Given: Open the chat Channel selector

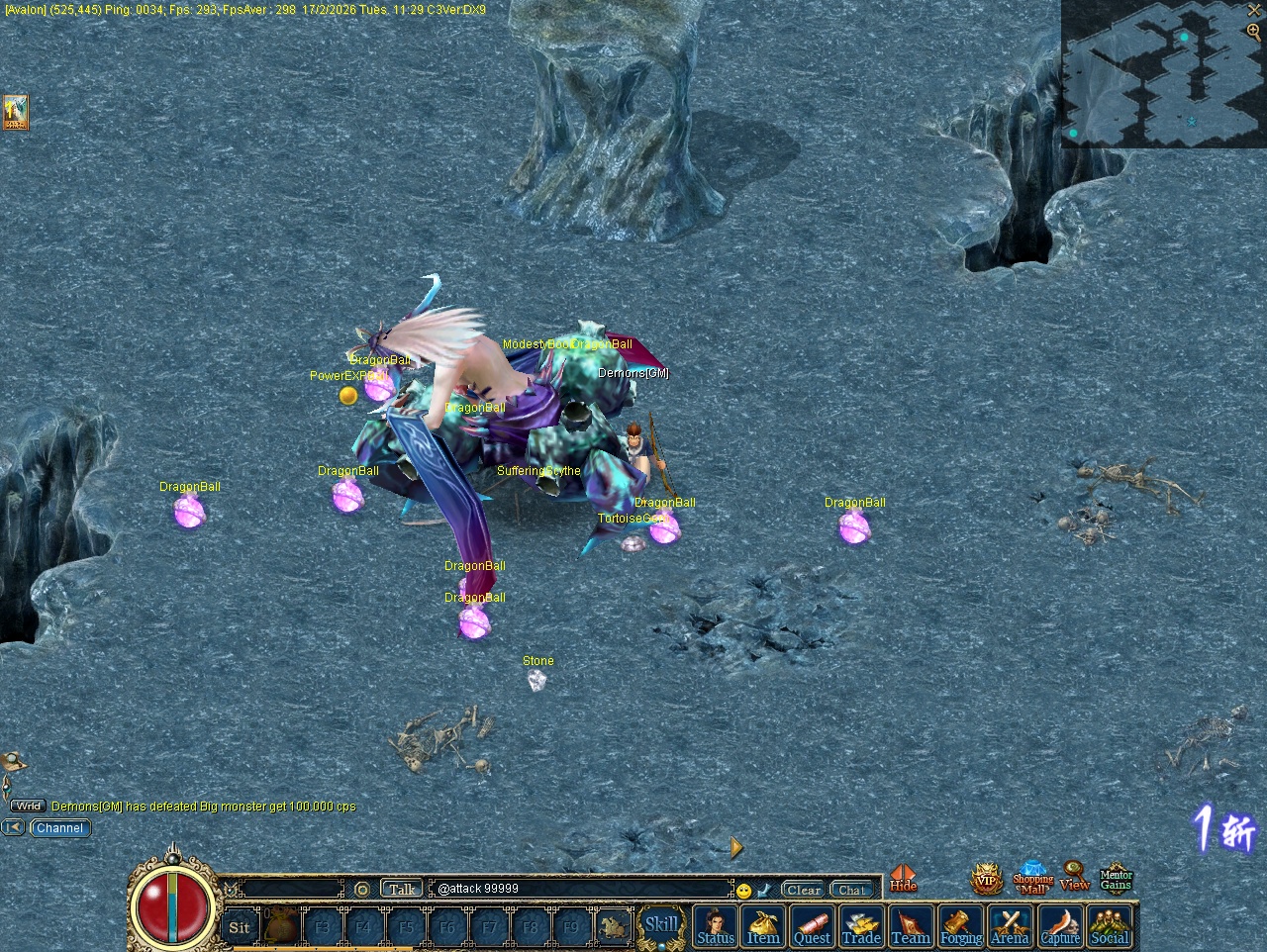Looking at the screenshot, I should [60, 828].
